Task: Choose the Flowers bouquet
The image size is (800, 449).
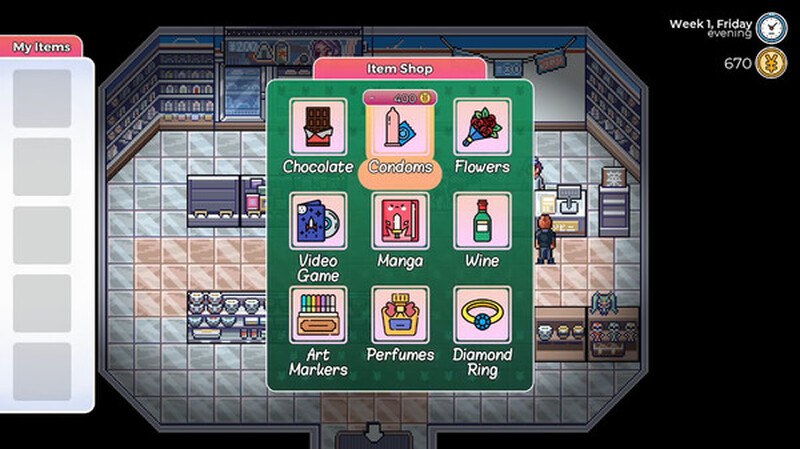Action: [x=482, y=128]
